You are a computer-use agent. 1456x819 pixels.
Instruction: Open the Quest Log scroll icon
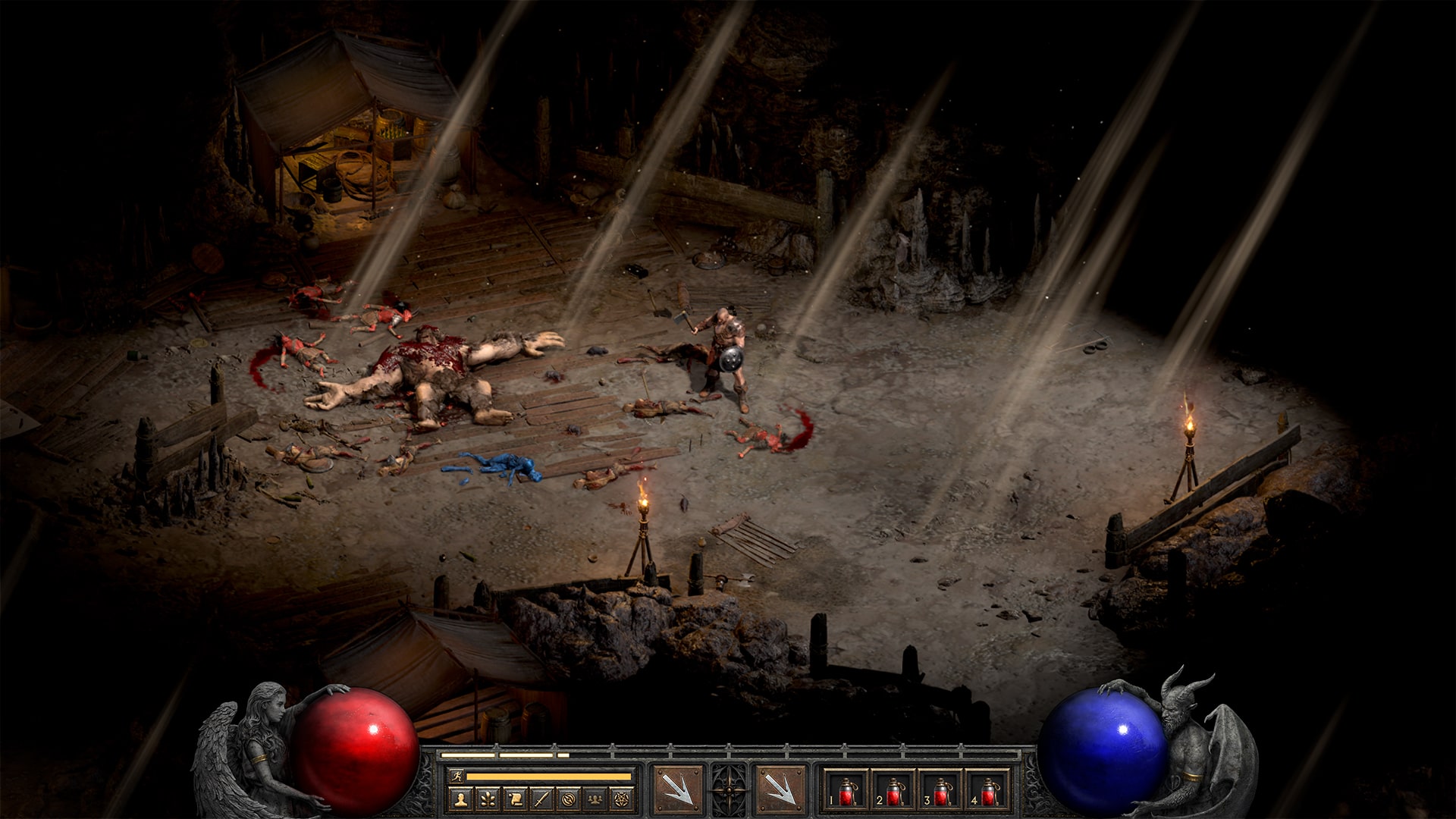(x=513, y=799)
